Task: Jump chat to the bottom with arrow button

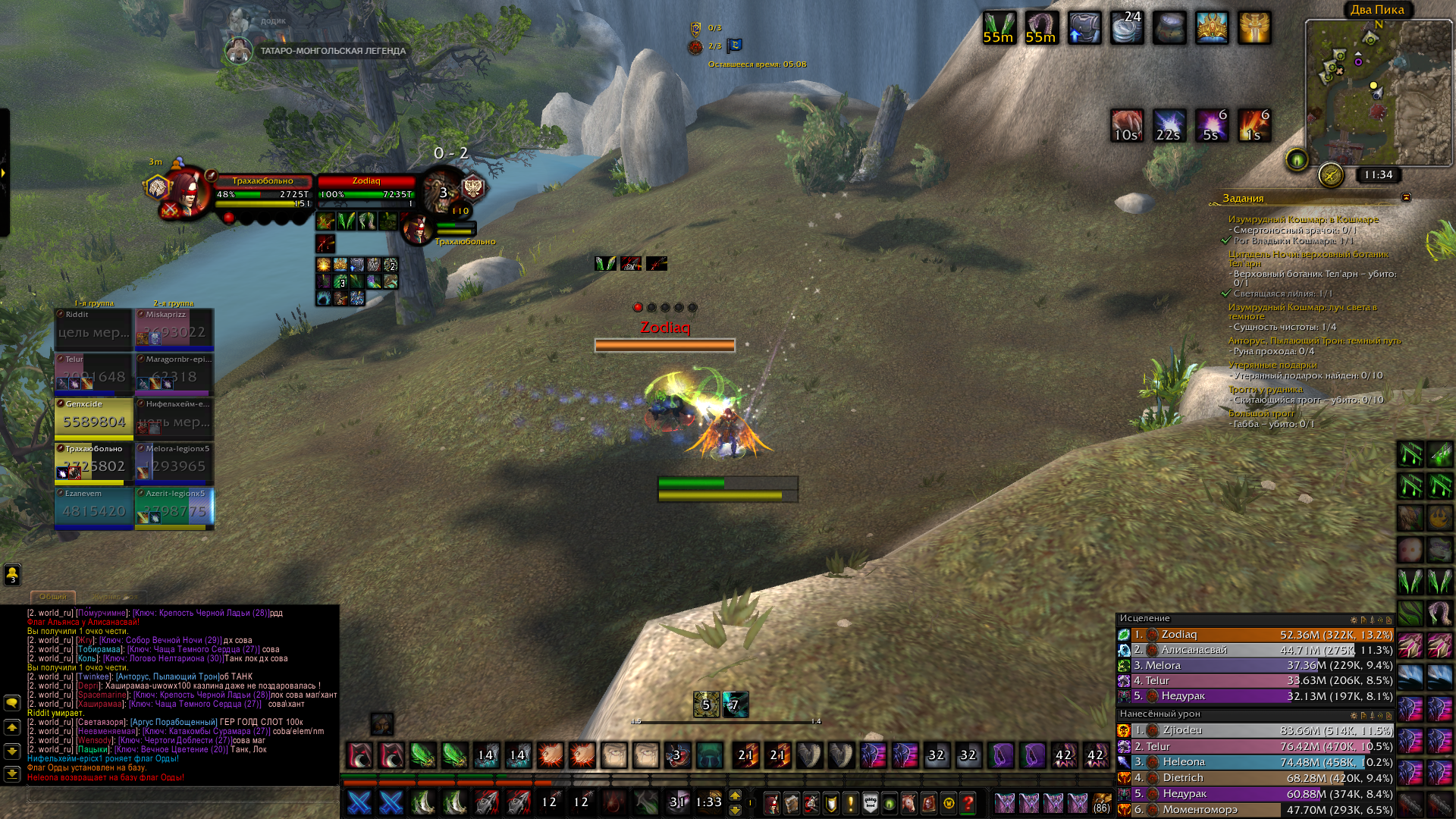Action: (x=12, y=773)
